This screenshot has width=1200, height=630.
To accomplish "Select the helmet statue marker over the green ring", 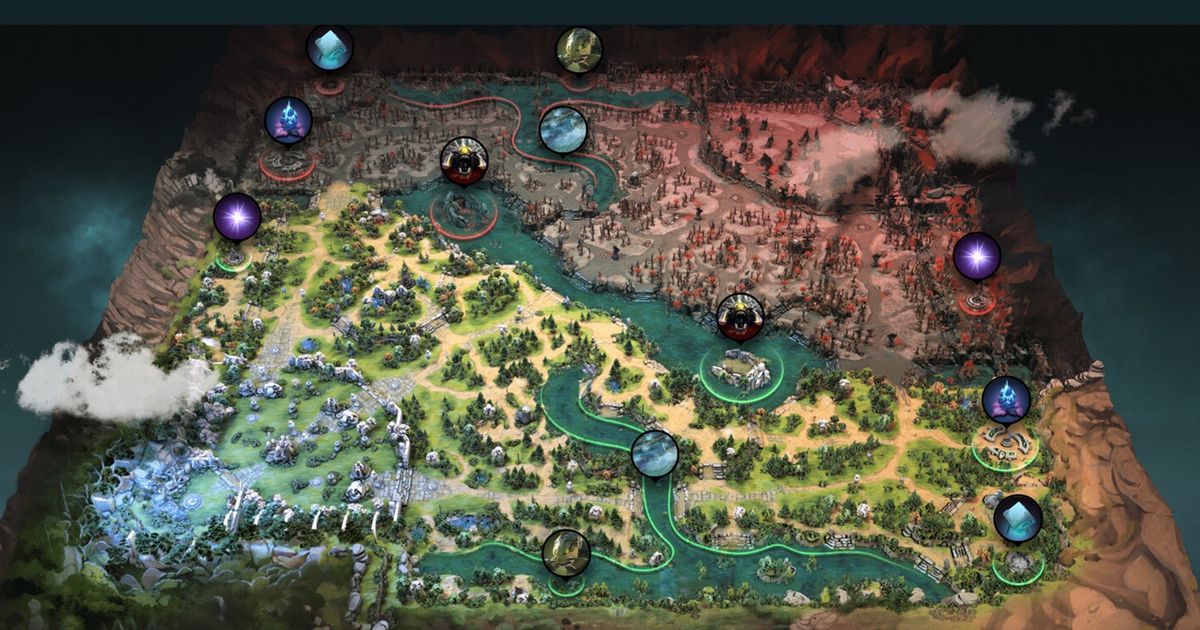I will 566,553.
